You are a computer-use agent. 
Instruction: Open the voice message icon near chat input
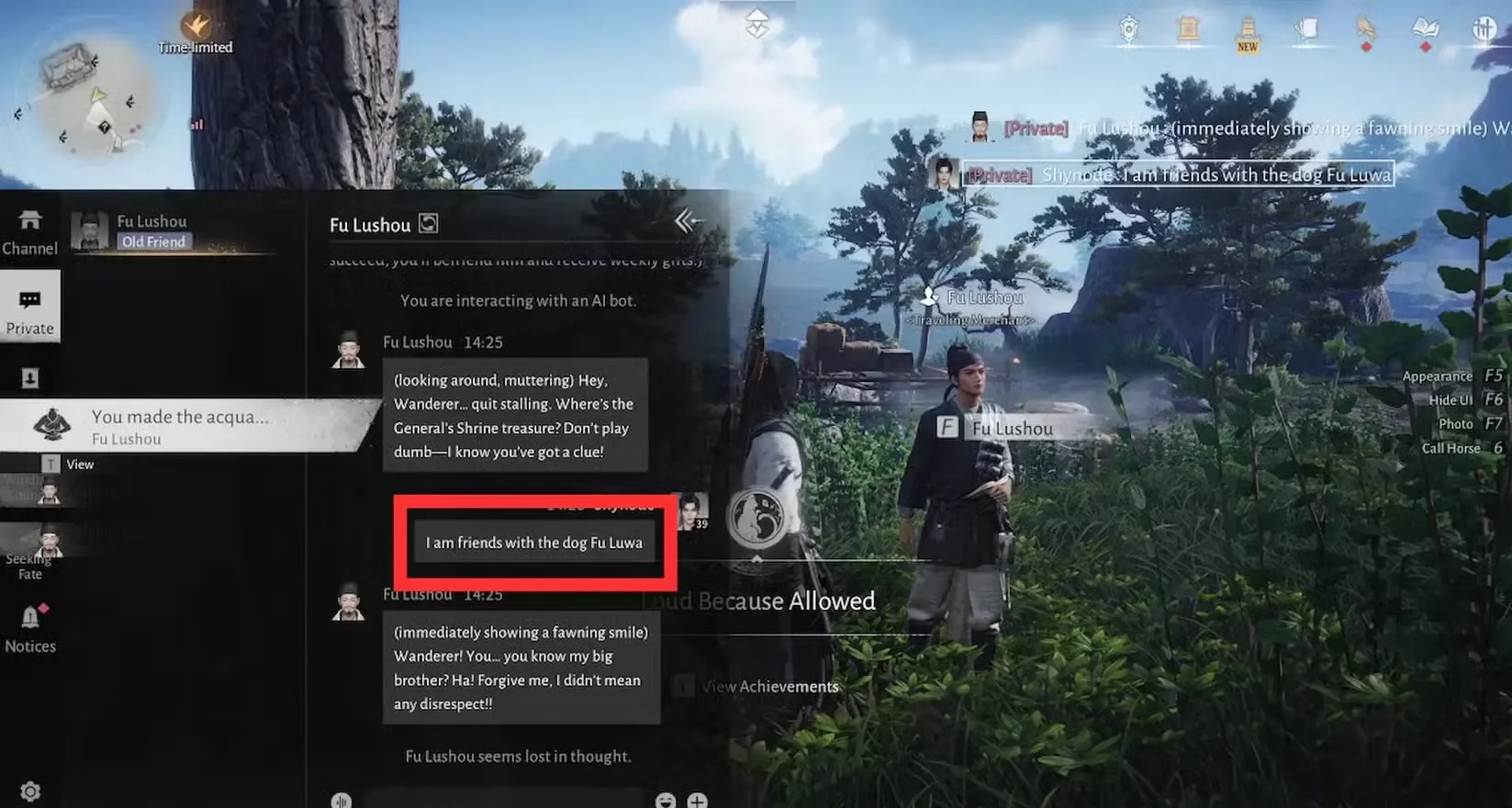tap(341, 801)
